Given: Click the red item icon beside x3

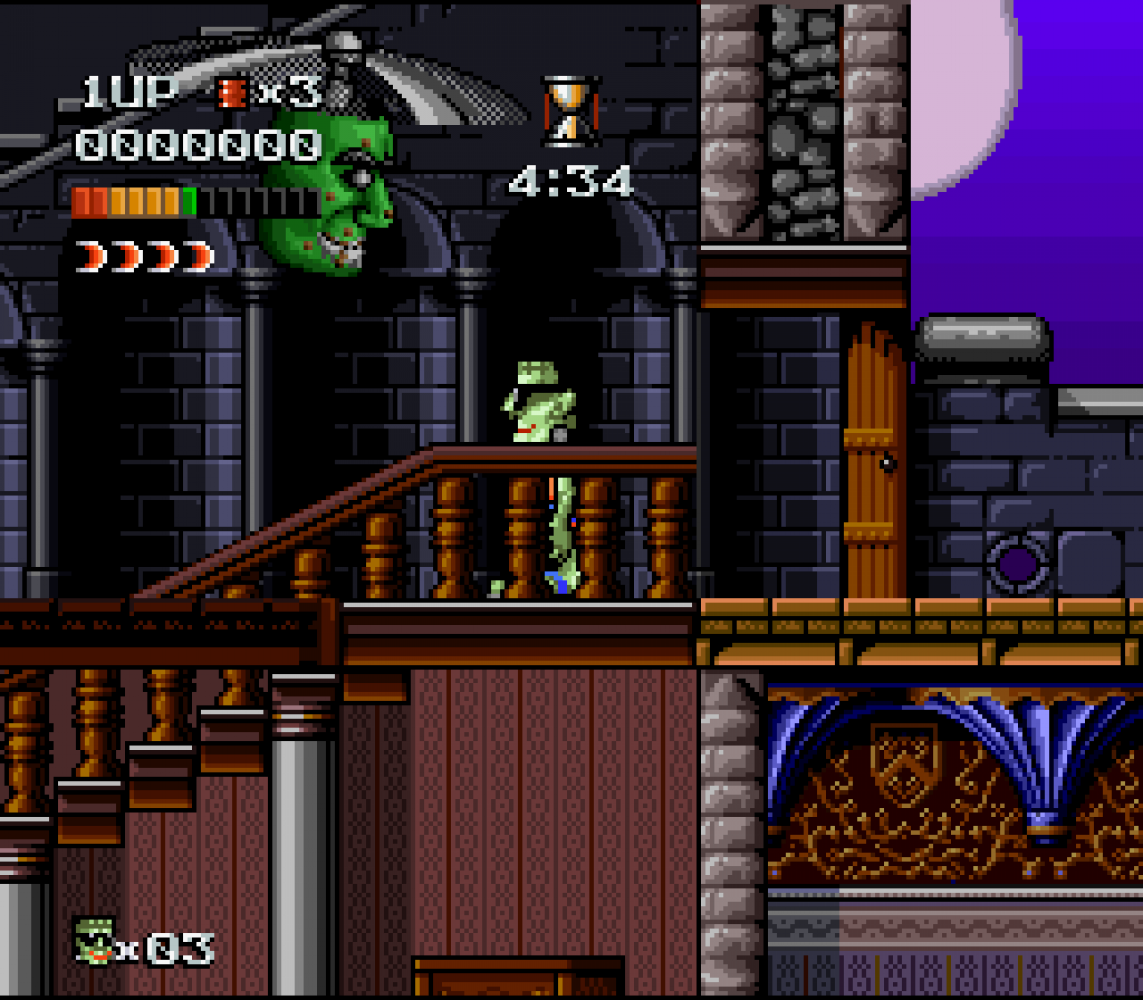Looking at the screenshot, I should [233, 94].
